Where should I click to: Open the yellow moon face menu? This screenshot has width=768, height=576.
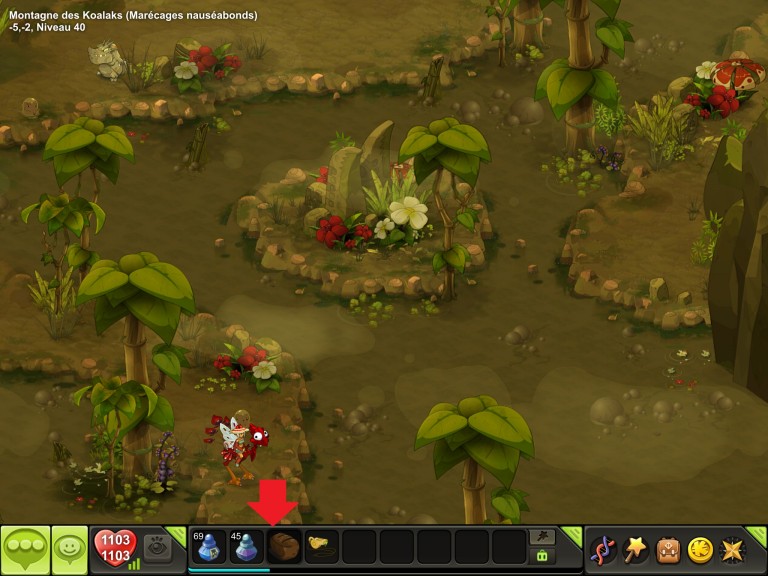tap(700, 549)
